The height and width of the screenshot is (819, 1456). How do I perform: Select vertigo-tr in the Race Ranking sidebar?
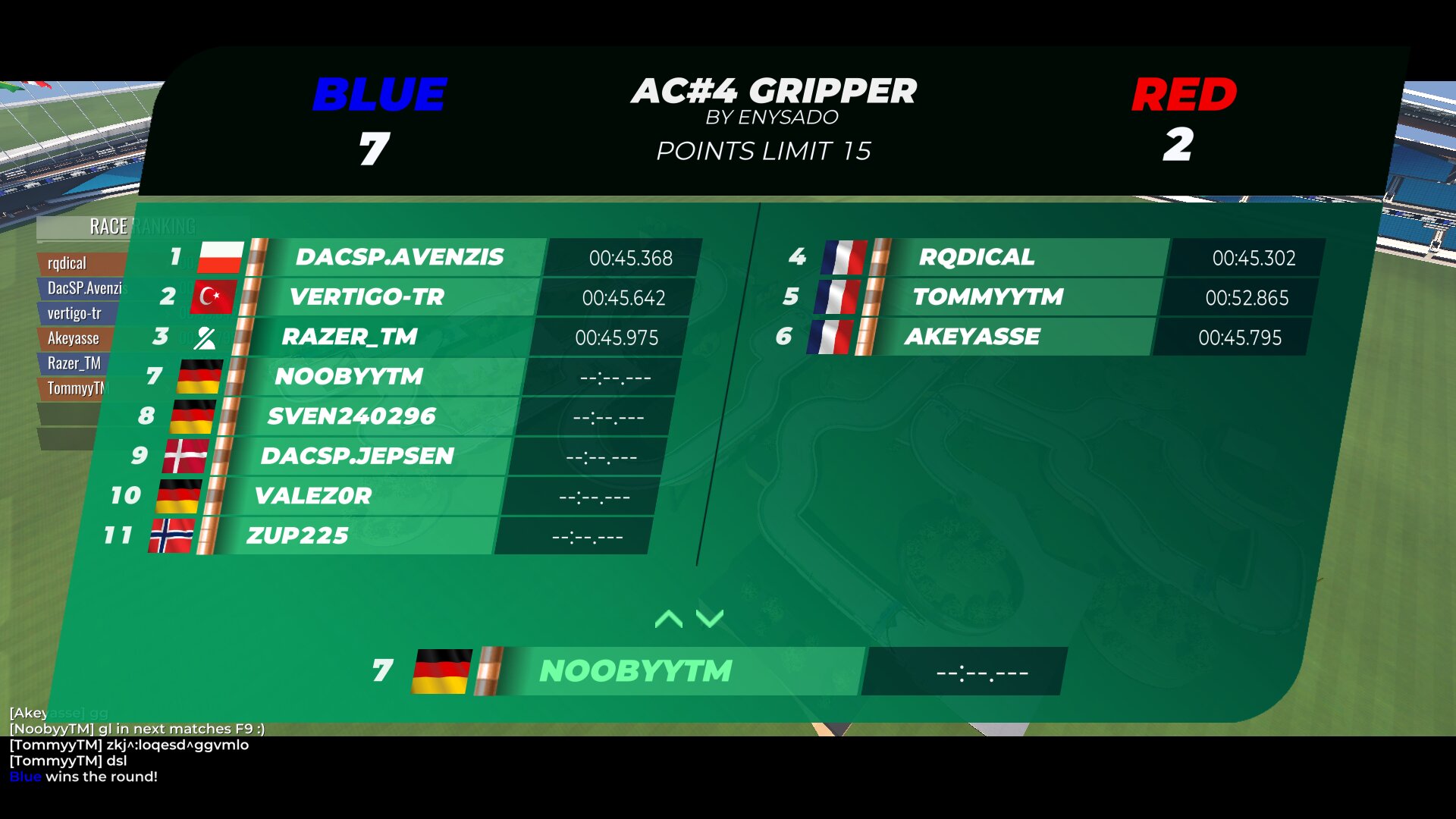click(74, 313)
